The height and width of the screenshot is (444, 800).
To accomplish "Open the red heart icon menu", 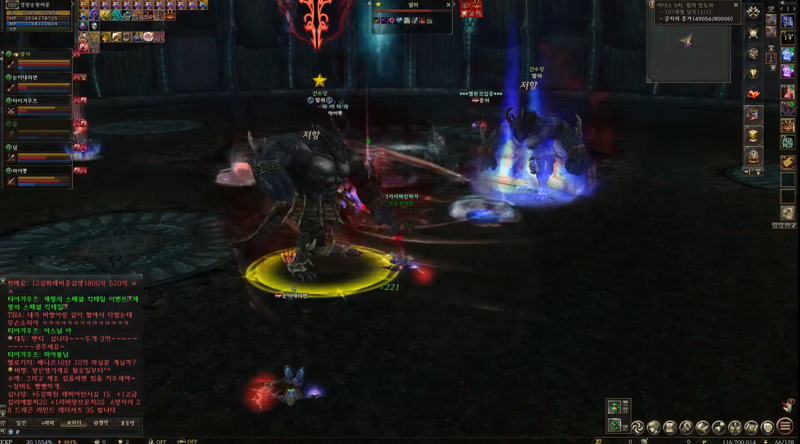I will [753, 94].
